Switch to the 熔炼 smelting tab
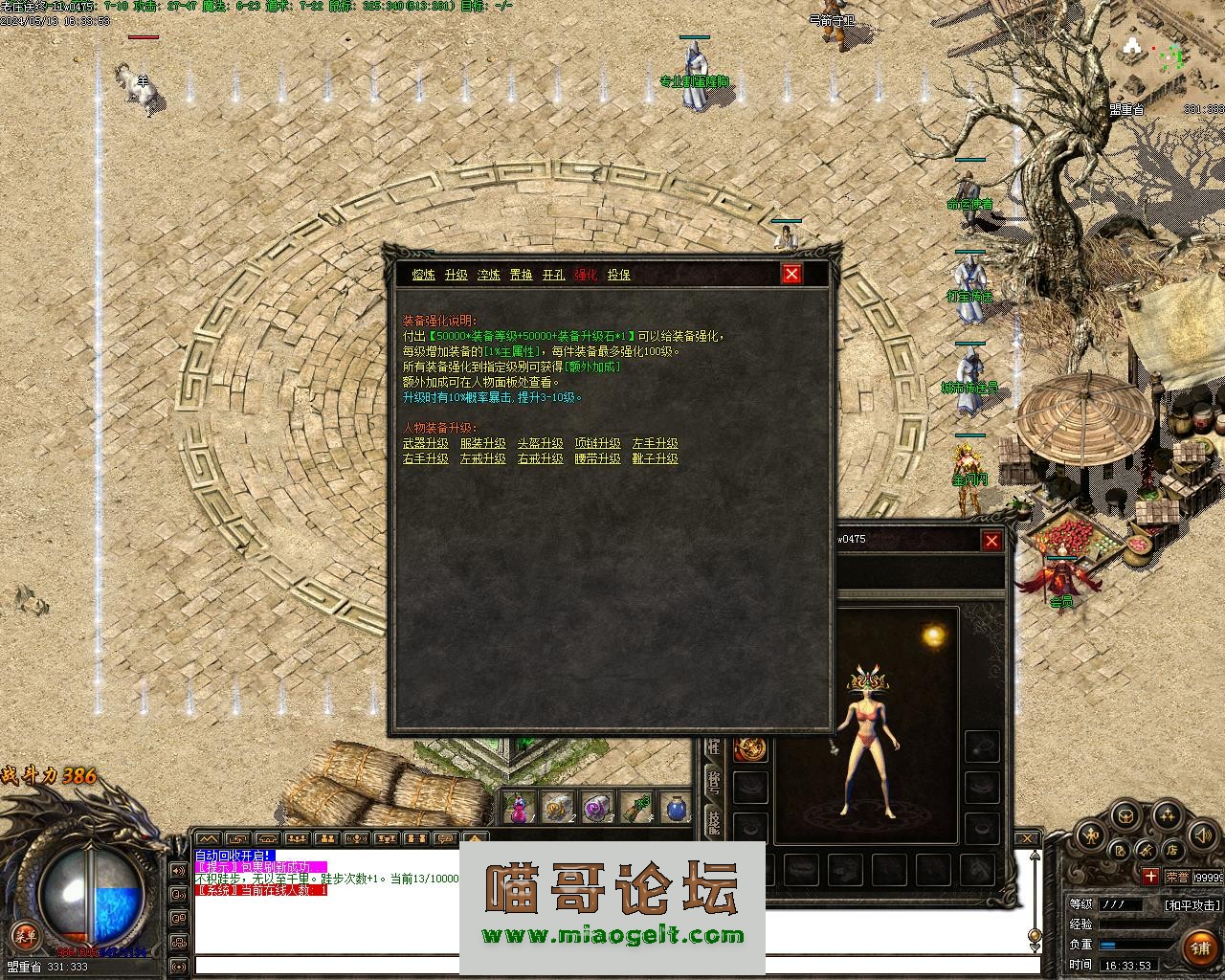Viewport: 1225px width, 980px height. coord(423,275)
